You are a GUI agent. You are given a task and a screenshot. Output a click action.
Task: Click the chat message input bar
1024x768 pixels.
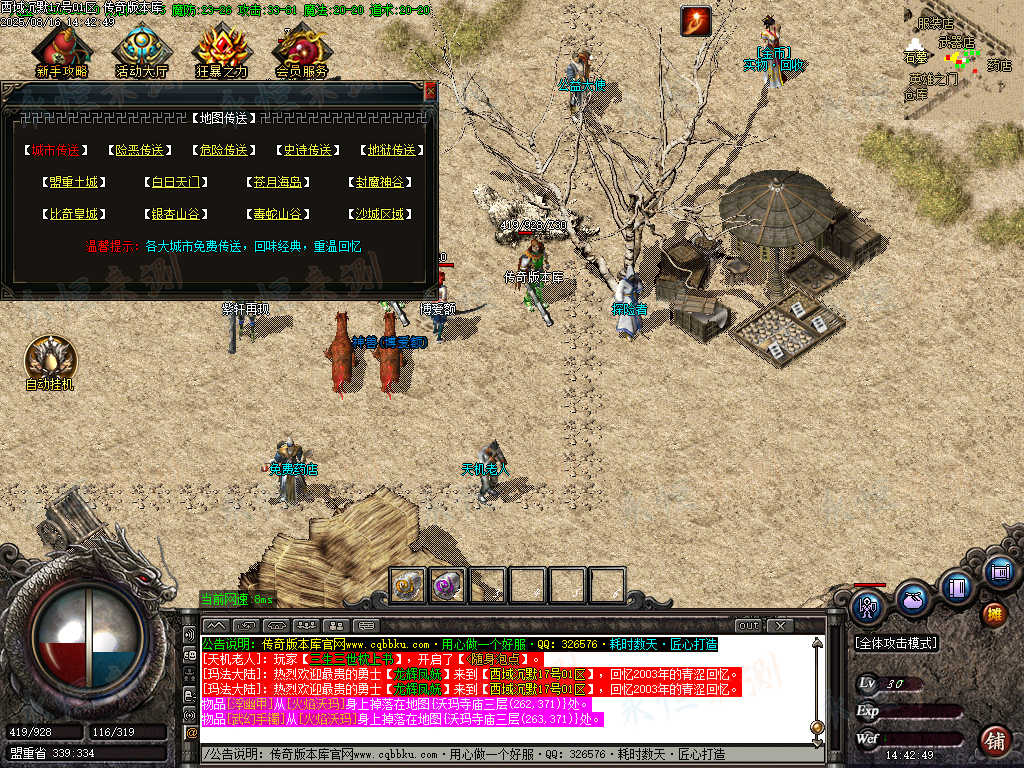click(500, 754)
